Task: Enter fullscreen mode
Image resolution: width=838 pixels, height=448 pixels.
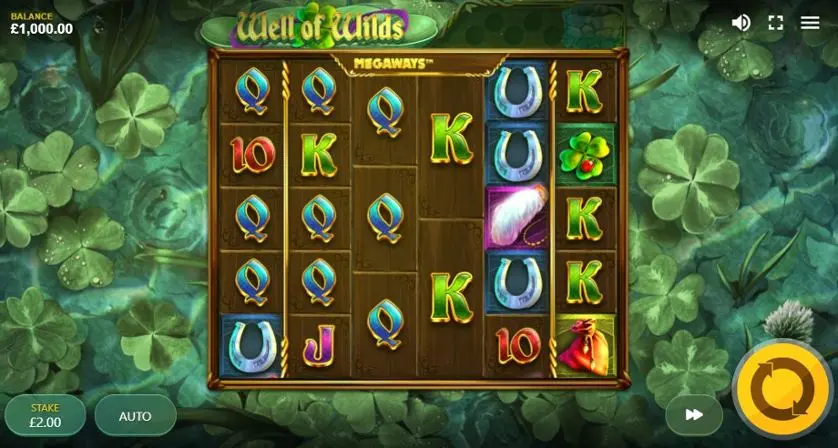Action: pos(775,22)
